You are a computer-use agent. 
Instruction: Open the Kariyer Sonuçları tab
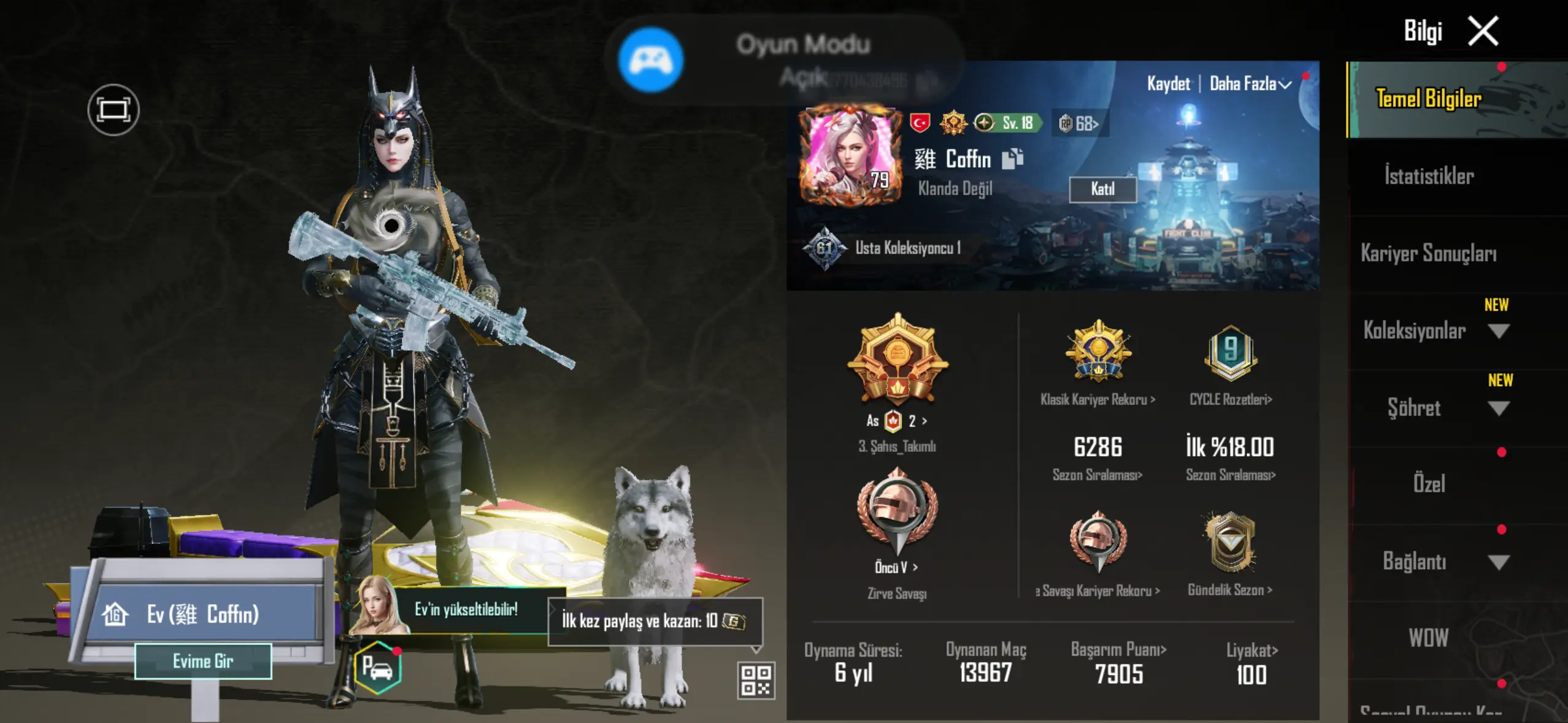tap(1429, 253)
